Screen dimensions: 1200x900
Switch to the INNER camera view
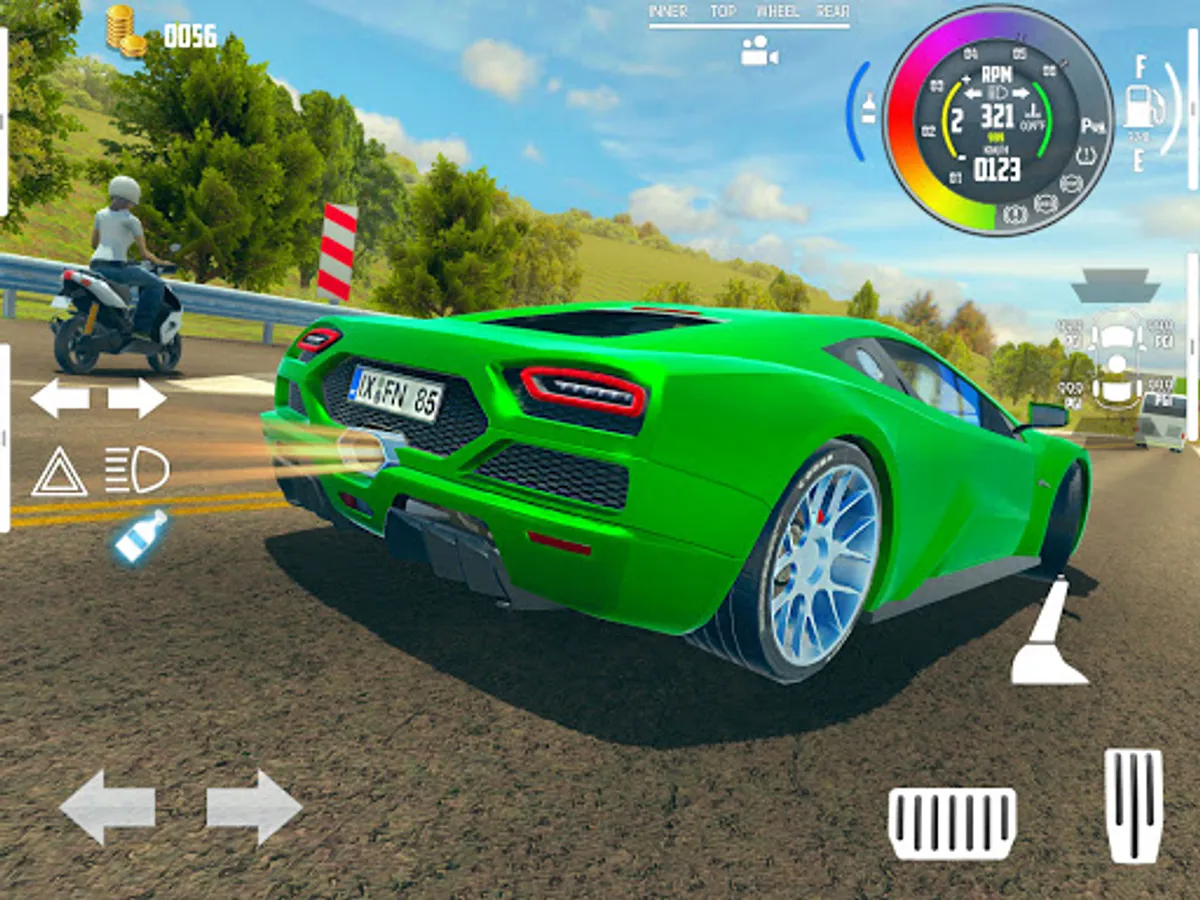pos(669,12)
